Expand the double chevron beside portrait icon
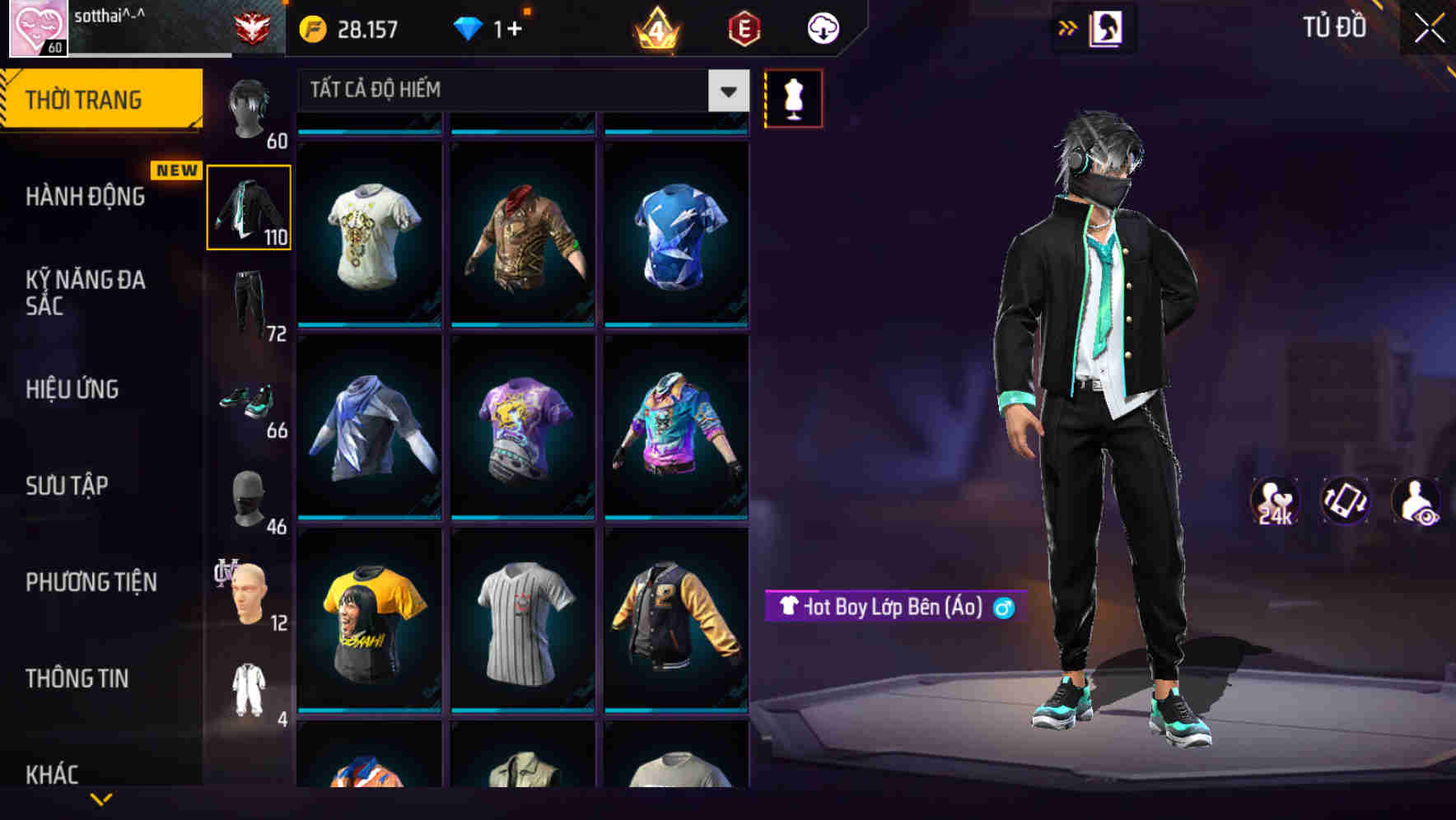This screenshot has height=820, width=1456. click(x=1068, y=27)
